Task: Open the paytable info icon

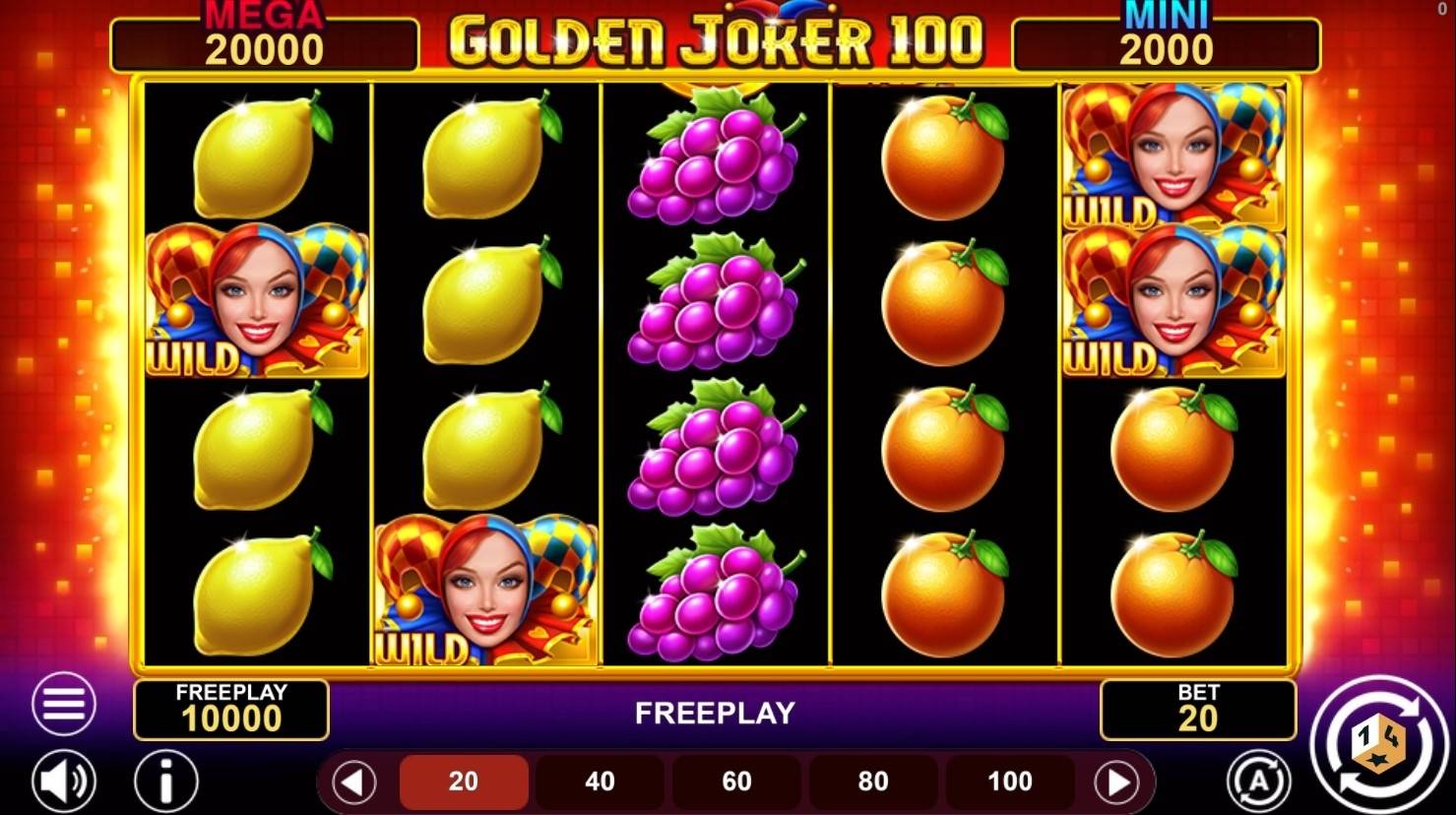Action: [165, 781]
